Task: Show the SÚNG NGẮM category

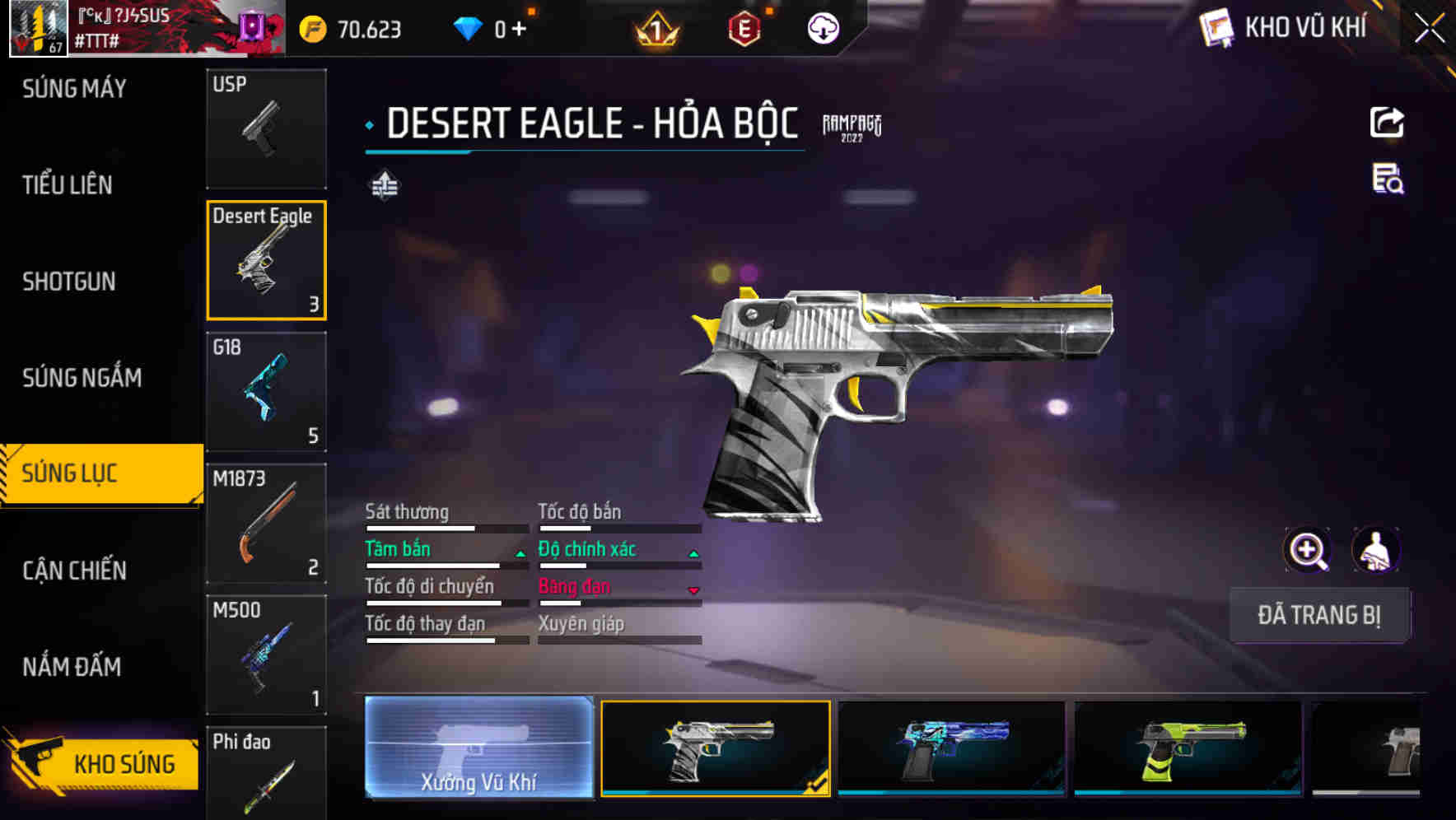Action: (82, 378)
